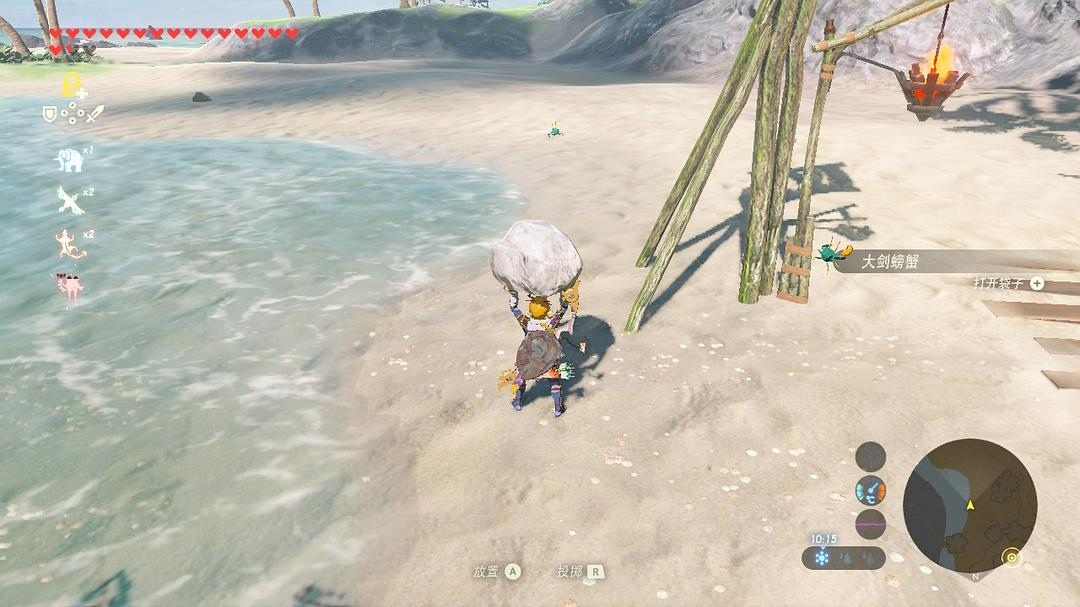
Task: Activate the elephant champion ability icon
Action: [68, 159]
